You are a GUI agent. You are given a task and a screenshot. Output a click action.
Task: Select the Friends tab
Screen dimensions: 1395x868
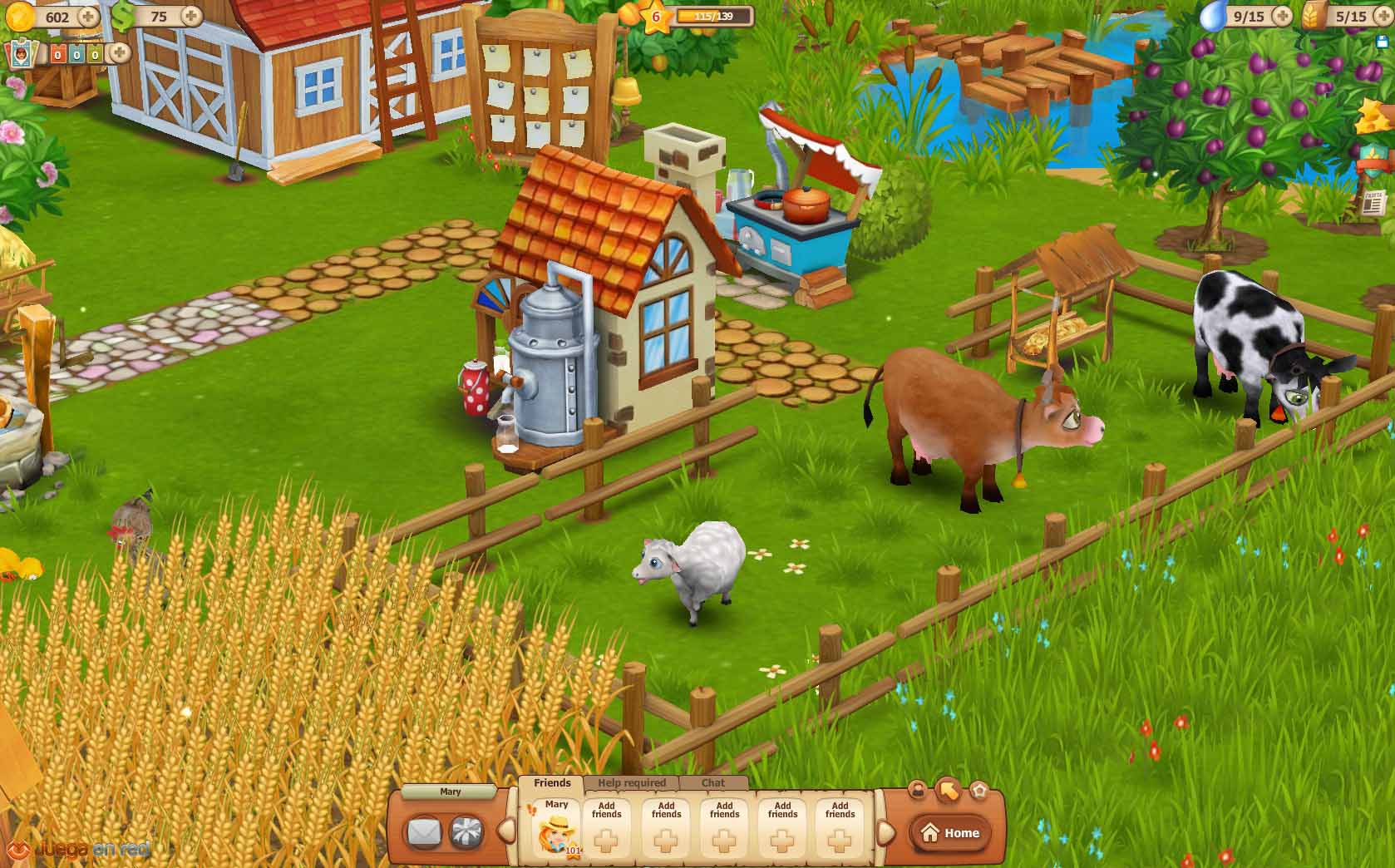click(x=552, y=782)
